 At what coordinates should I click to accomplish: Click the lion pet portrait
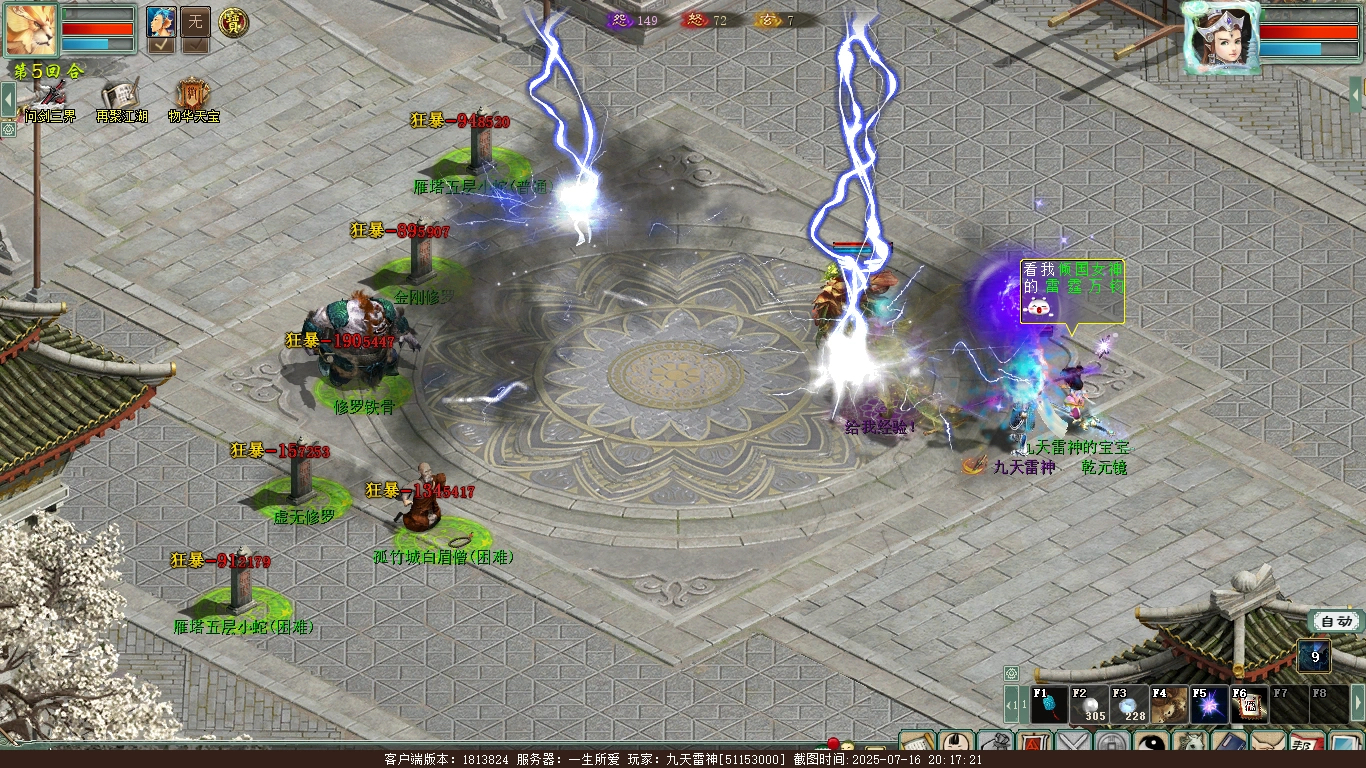pos(31,29)
